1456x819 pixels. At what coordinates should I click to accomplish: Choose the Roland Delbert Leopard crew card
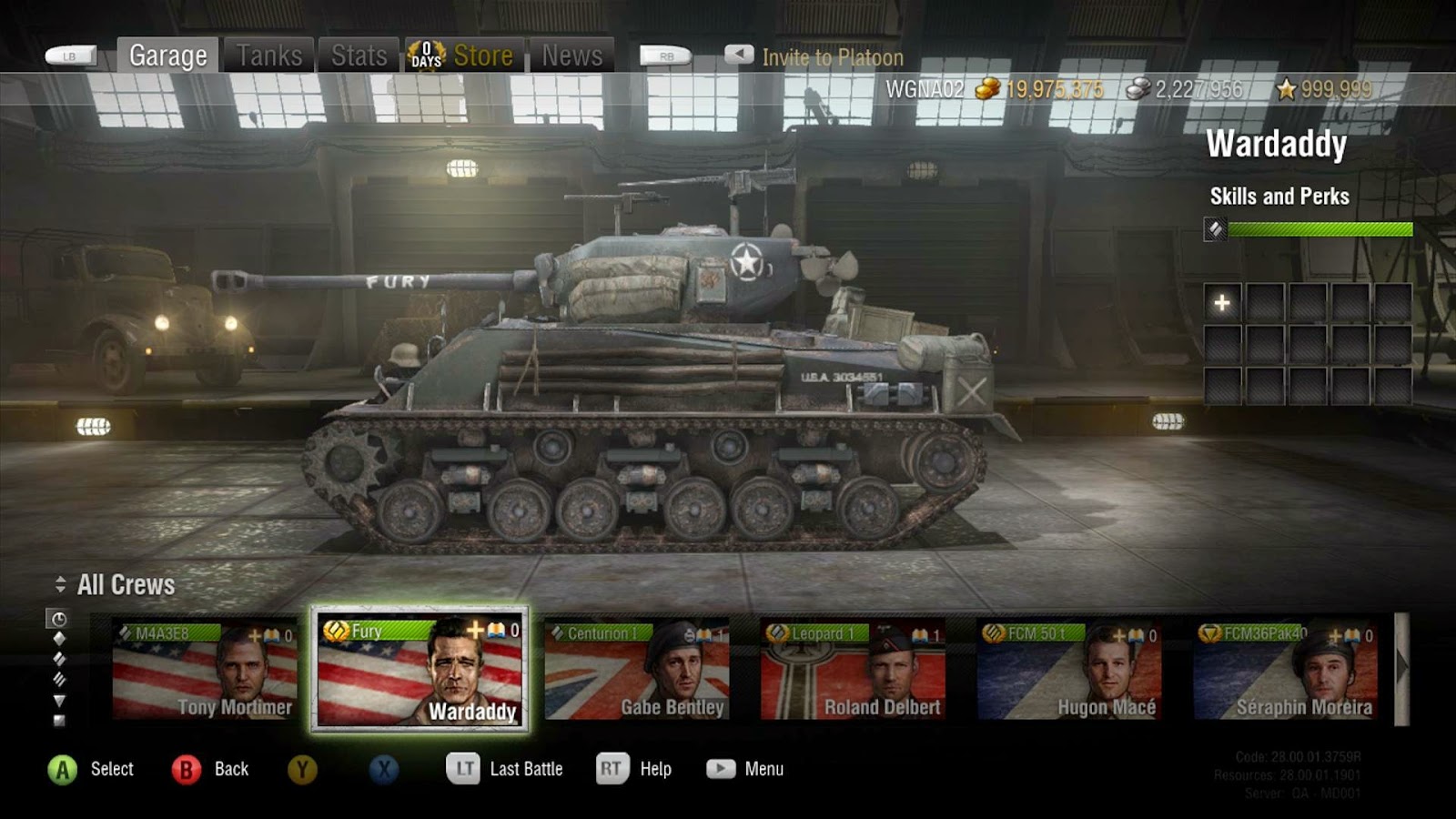pyautogui.click(x=853, y=671)
